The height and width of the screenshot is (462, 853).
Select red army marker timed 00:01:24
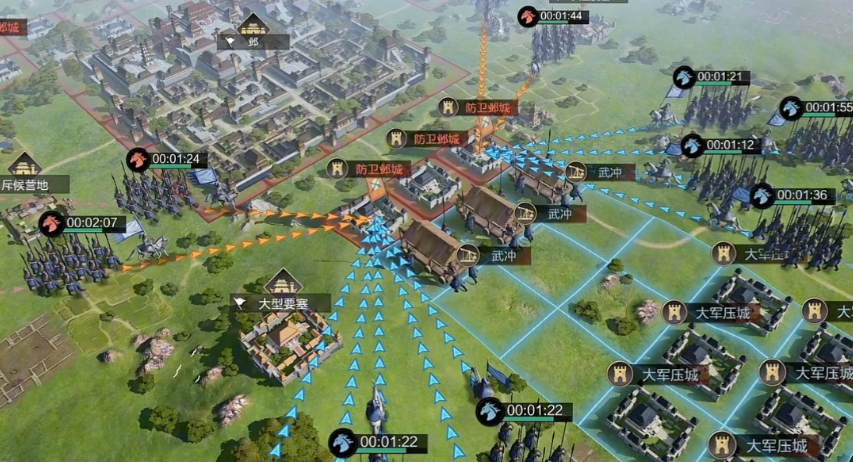(137, 159)
